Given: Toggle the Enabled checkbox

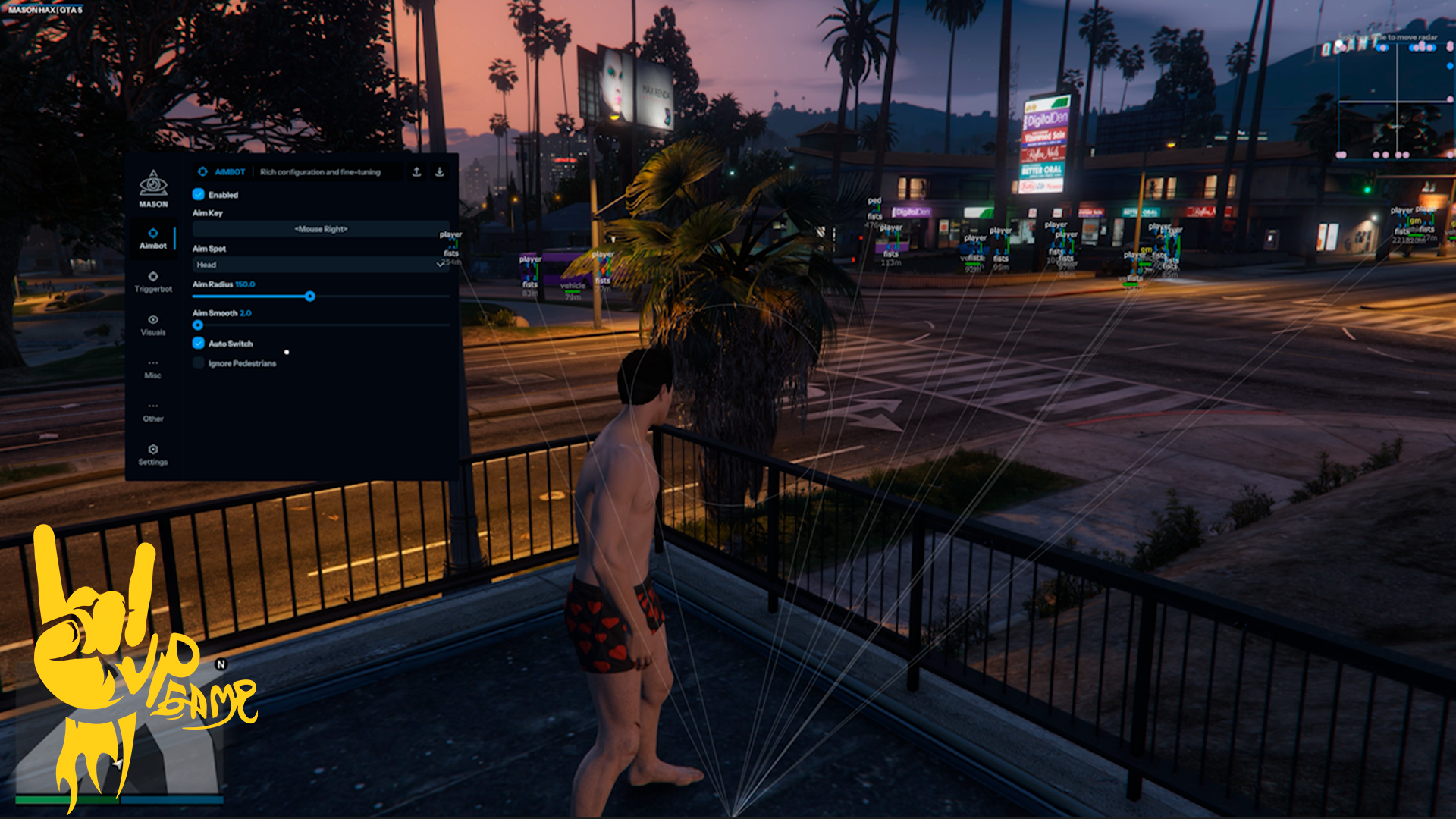Looking at the screenshot, I should pyautogui.click(x=199, y=194).
